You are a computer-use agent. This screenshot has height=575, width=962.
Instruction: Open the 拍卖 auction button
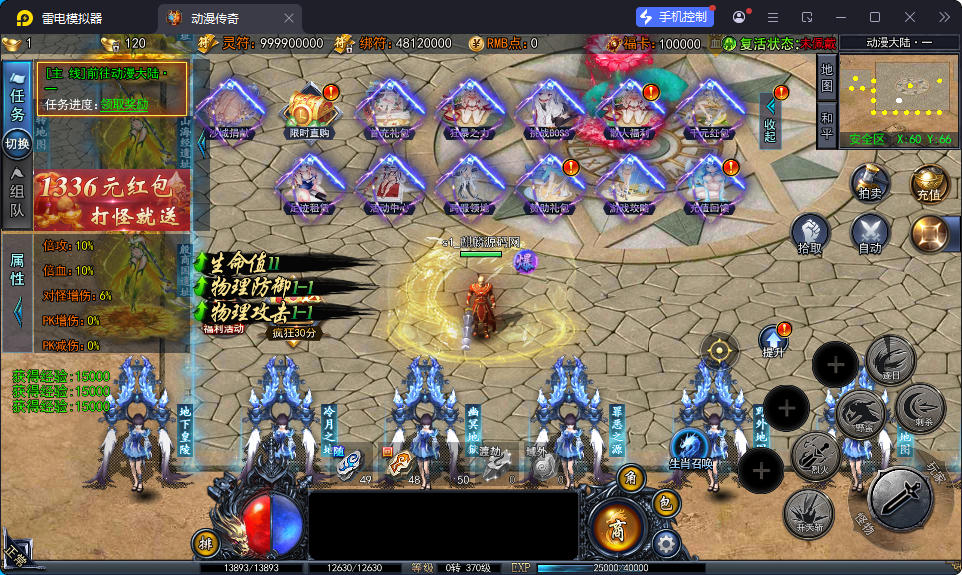(871, 184)
